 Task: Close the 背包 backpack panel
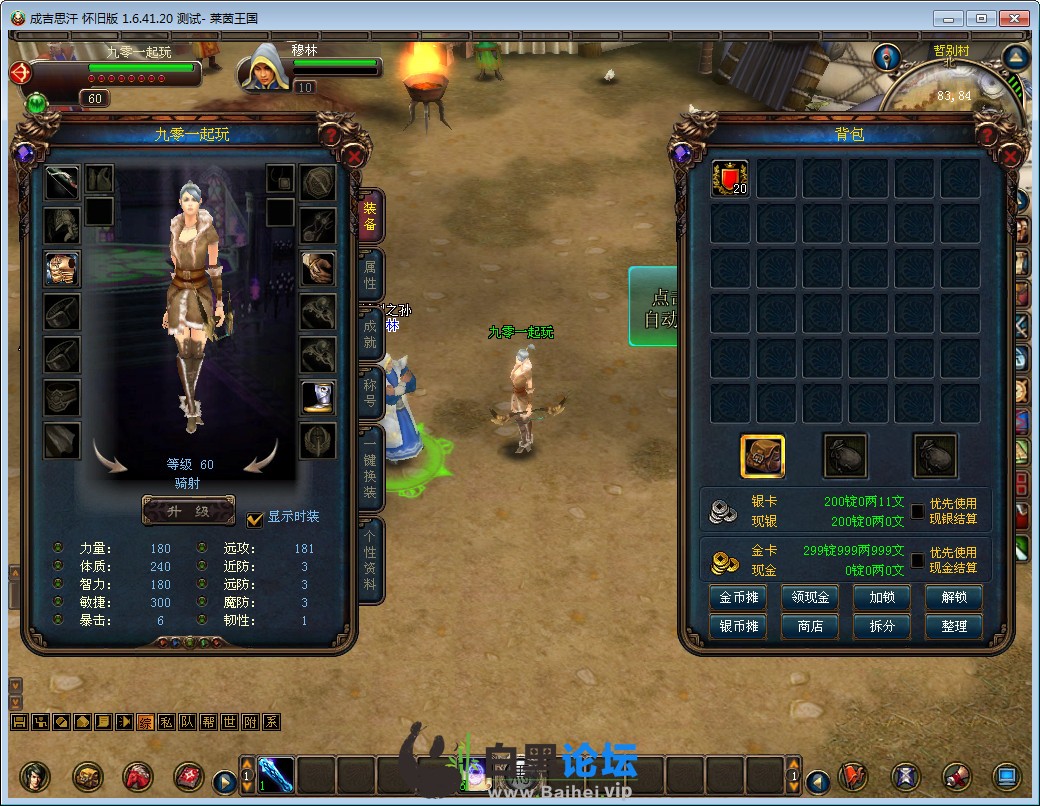pos(1010,156)
